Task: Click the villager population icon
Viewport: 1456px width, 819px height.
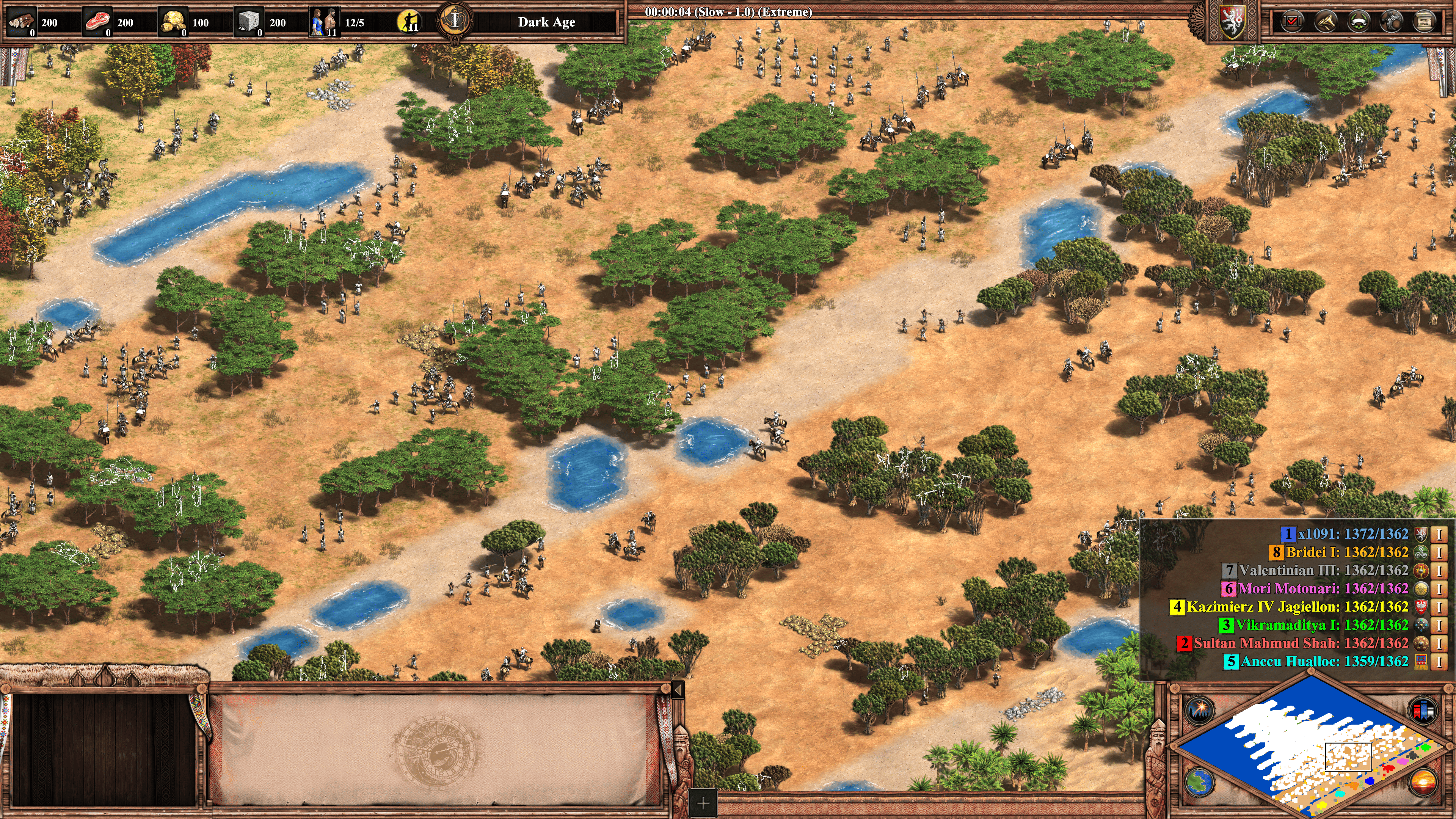Action: 325,22
